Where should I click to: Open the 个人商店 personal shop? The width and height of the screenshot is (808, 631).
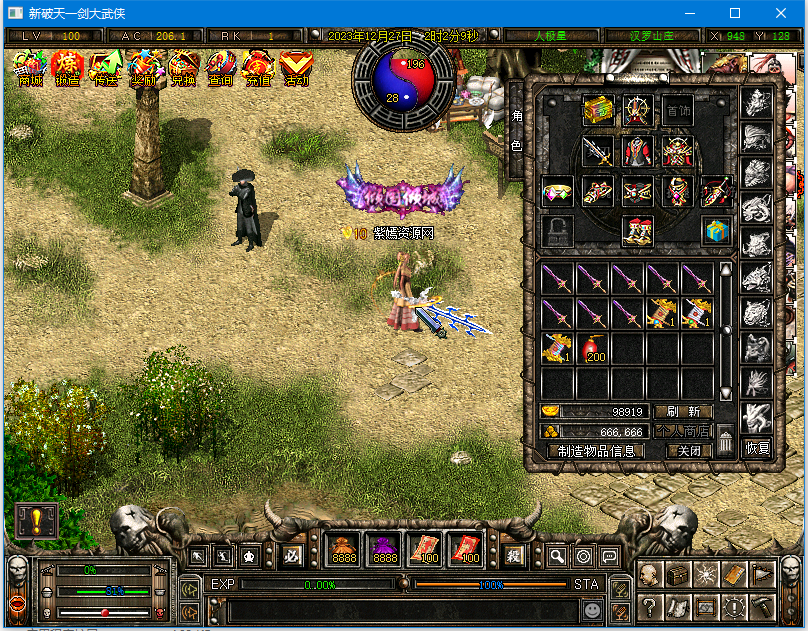pos(683,431)
